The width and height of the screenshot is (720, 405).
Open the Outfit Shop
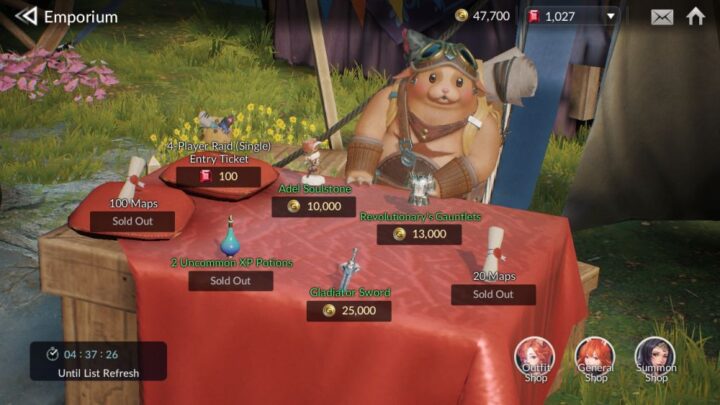(x=535, y=358)
